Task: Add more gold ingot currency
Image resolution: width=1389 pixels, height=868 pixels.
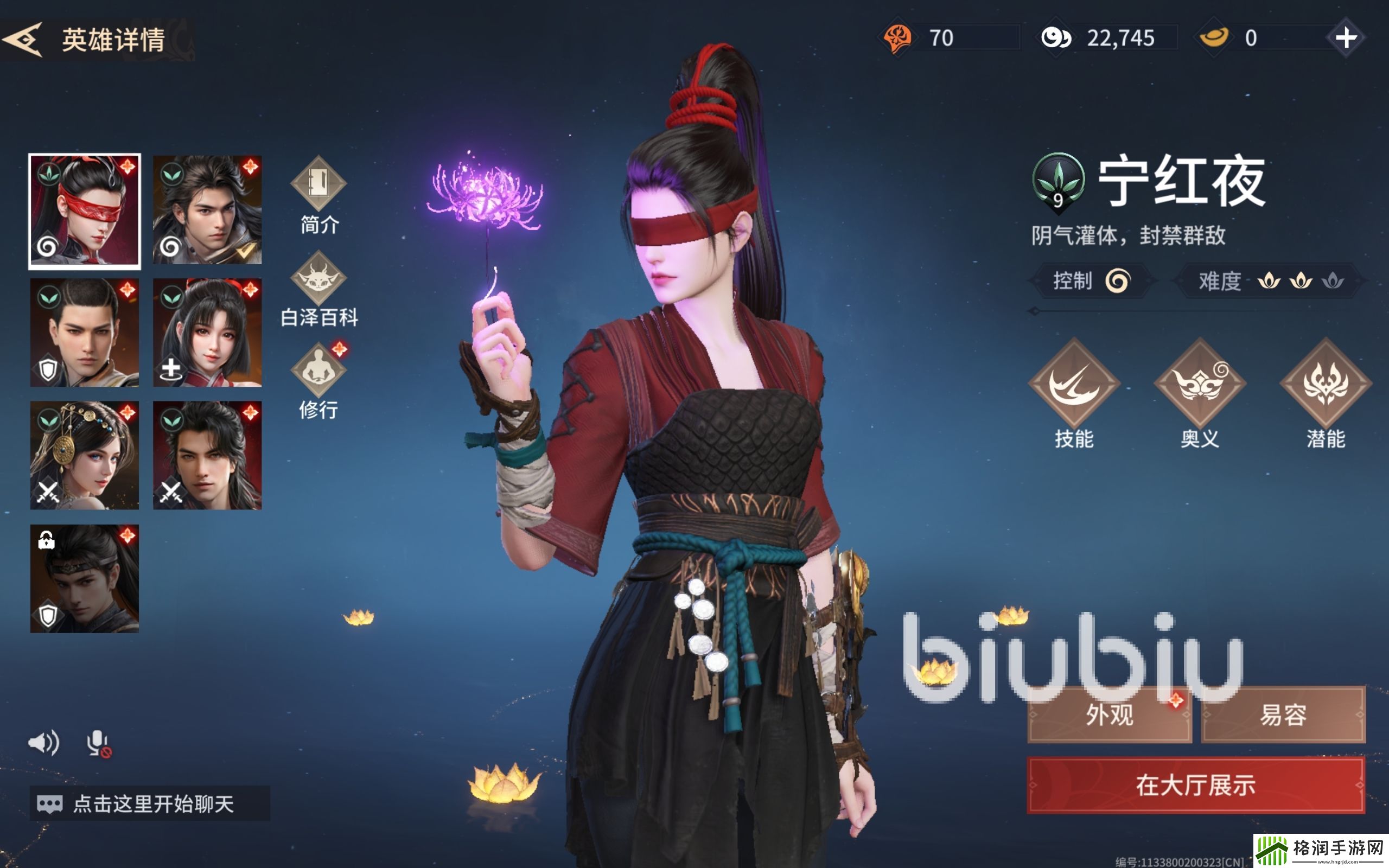Action: click(x=1346, y=39)
